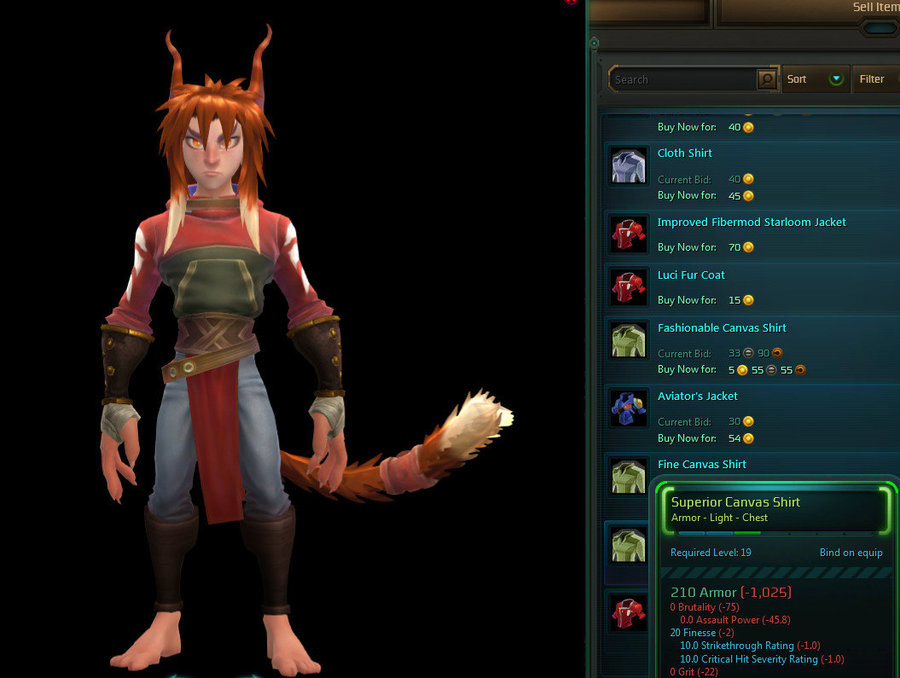Click the Improved Fibermod Starloom Jacket icon
This screenshot has height=678, width=900.
pos(628,235)
